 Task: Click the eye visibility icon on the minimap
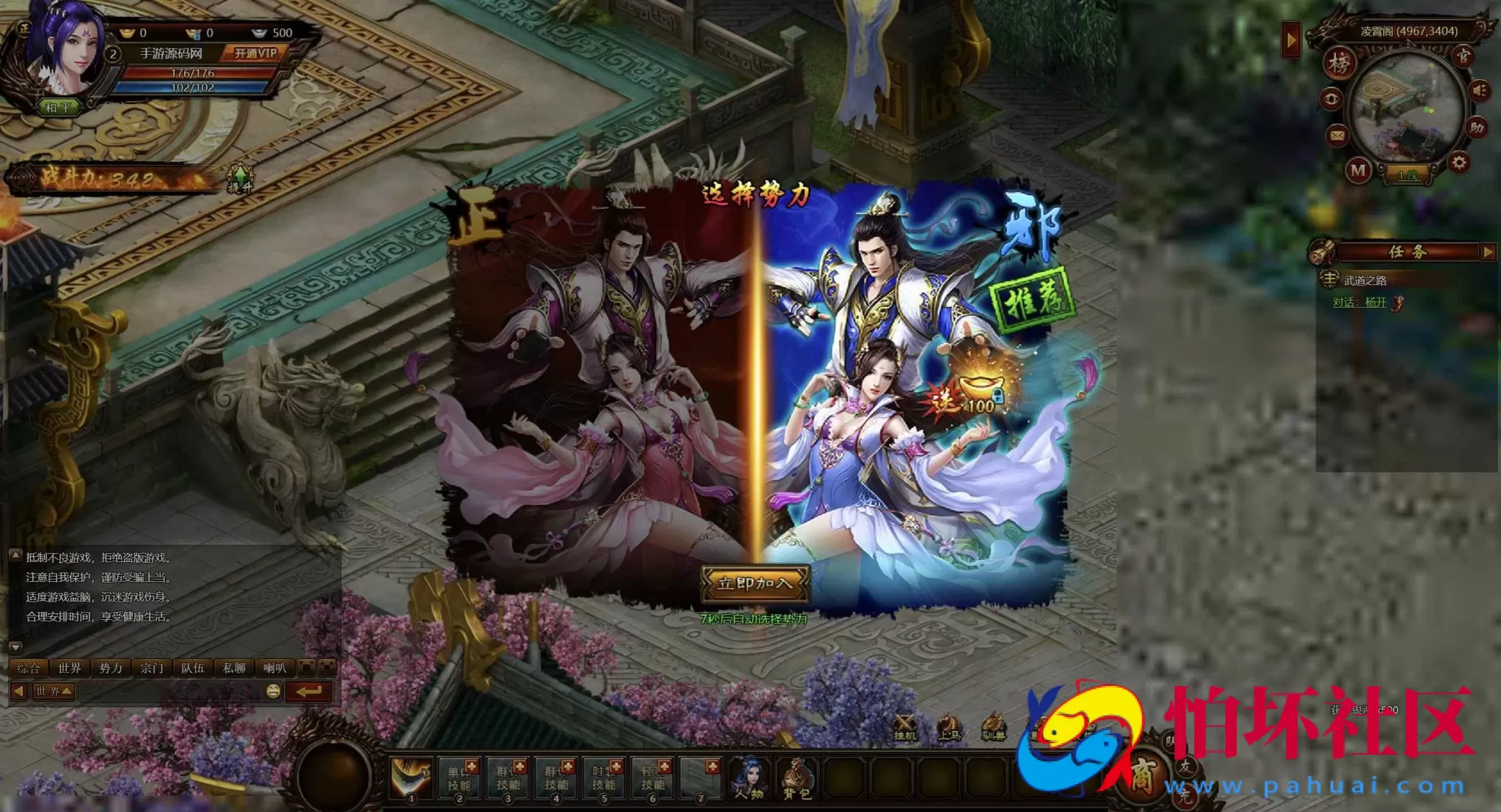[x=1332, y=98]
